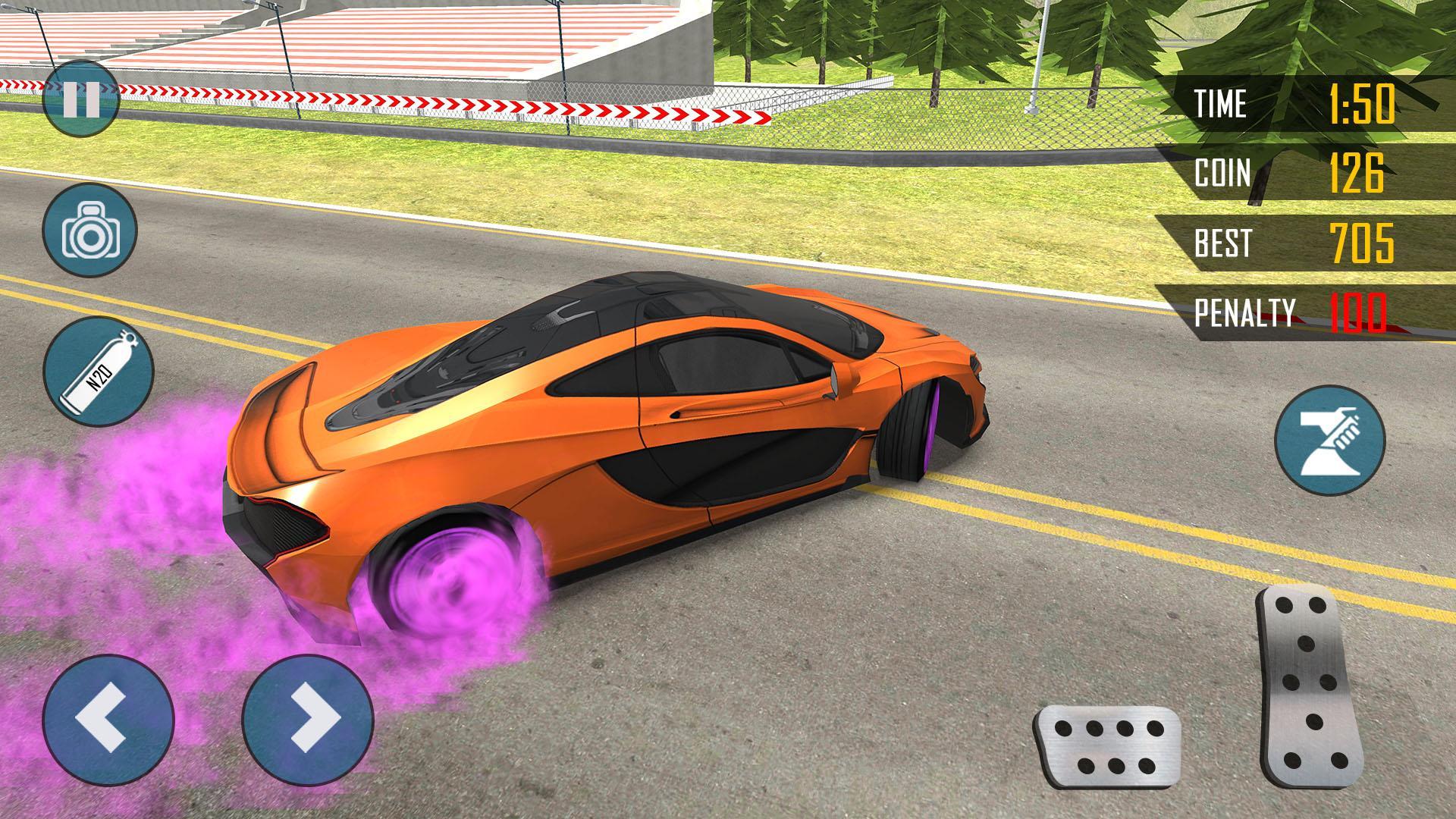Pull the handbrake button
Screen dimensions: 1456x819
coord(1329,441)
